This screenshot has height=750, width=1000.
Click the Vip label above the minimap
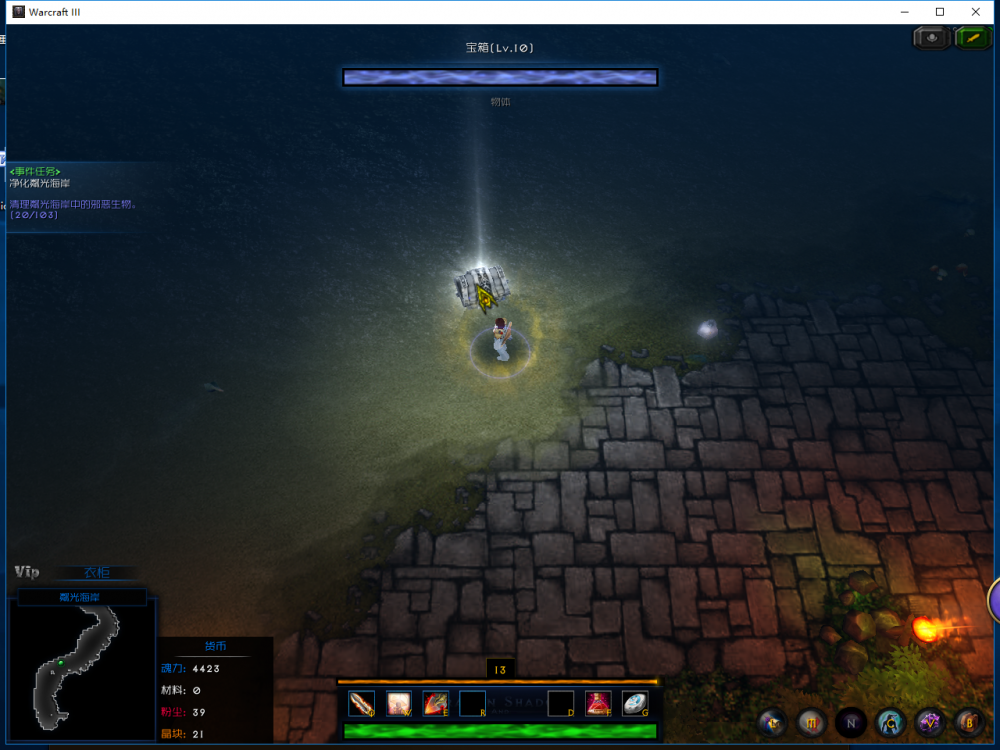[27, 572]
